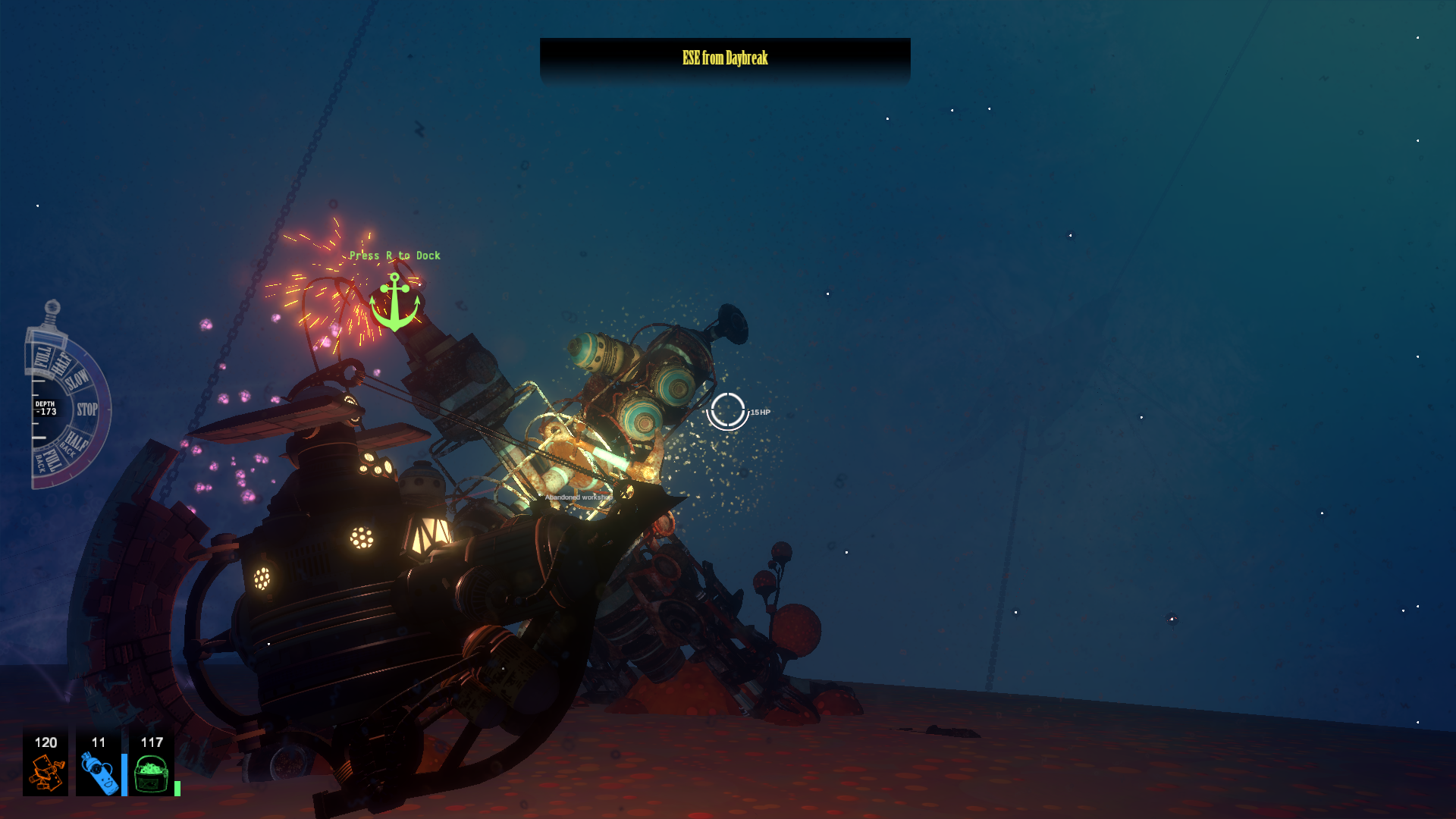Image resolution: width=1456 pixels, height=819 pixels.
Task: Select HALF BACK on the engine telegraph
Action: coord(74,441)
